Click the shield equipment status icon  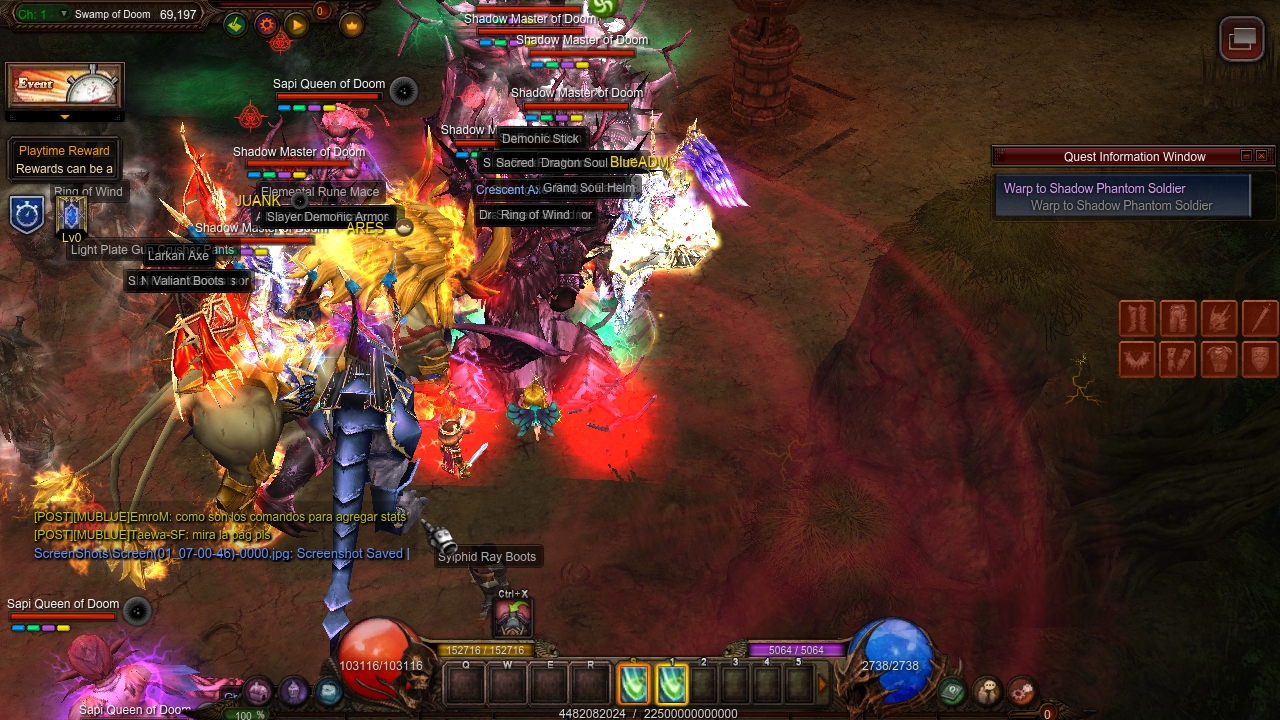pos(1260,359)
